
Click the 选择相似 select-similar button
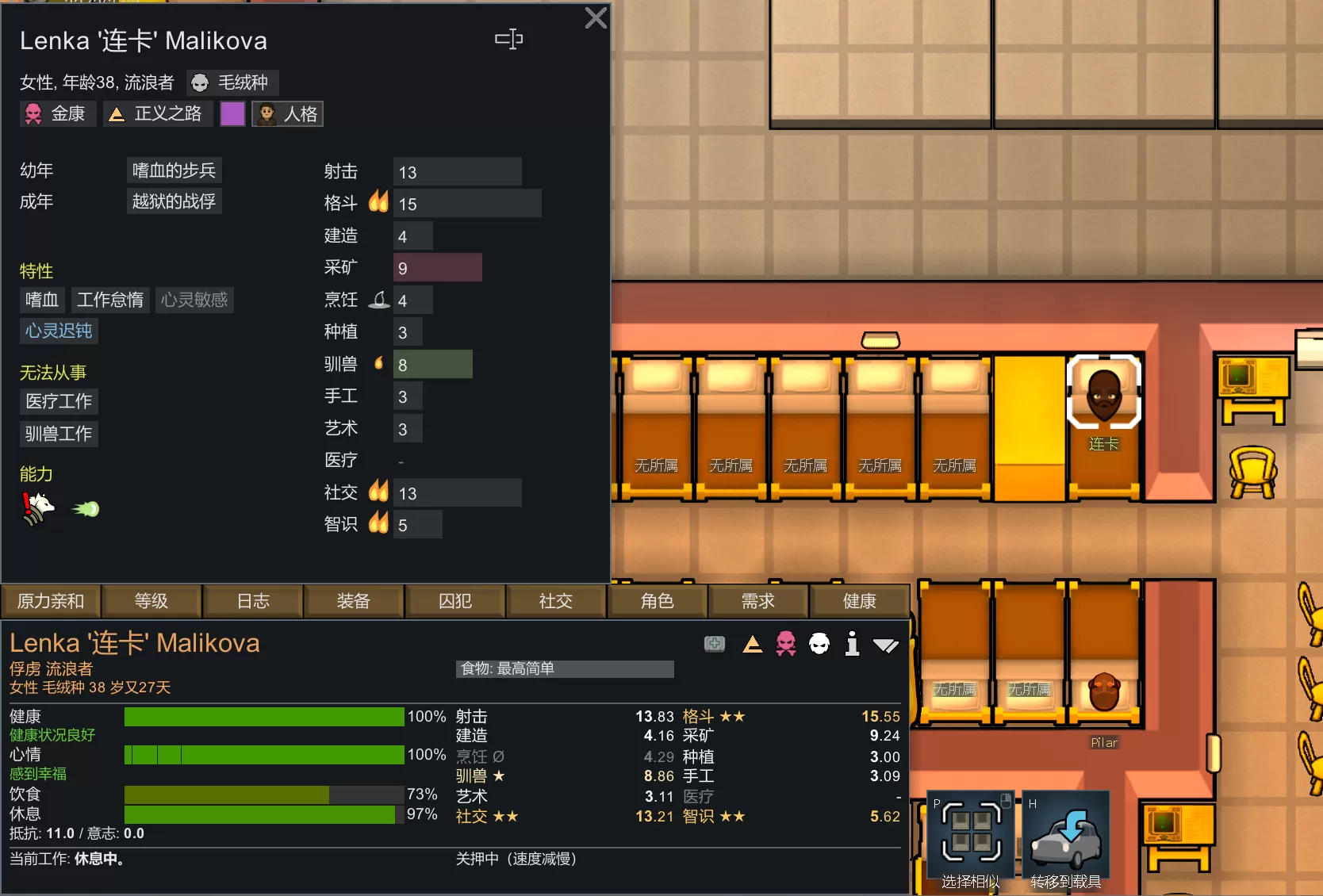point(971,840)
